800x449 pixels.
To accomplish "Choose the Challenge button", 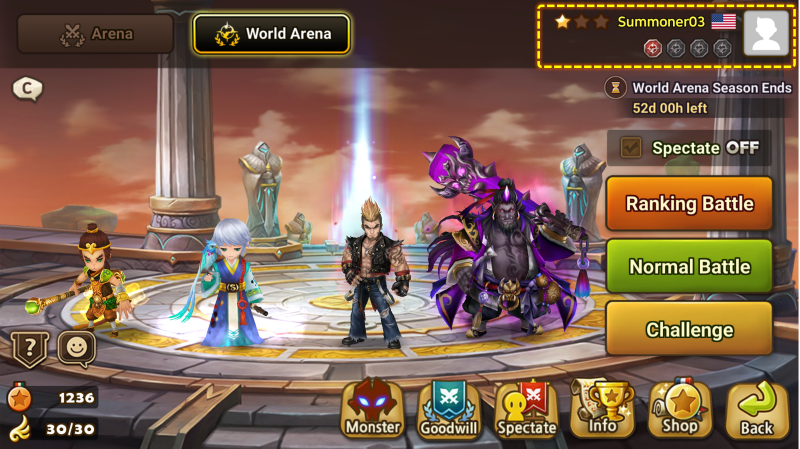I will click(x=689, y=330).
